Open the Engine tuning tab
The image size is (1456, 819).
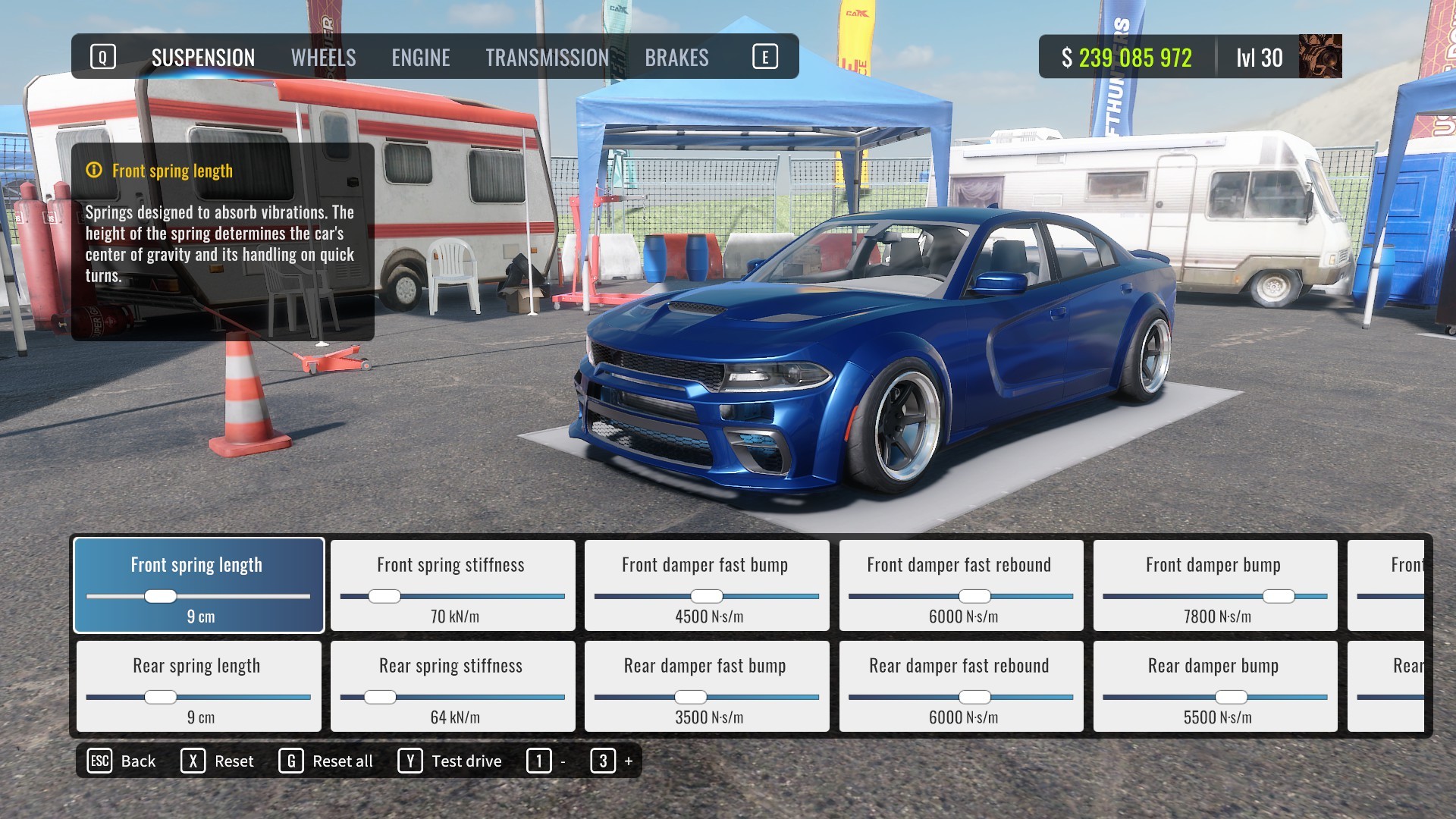coord(421,57)
